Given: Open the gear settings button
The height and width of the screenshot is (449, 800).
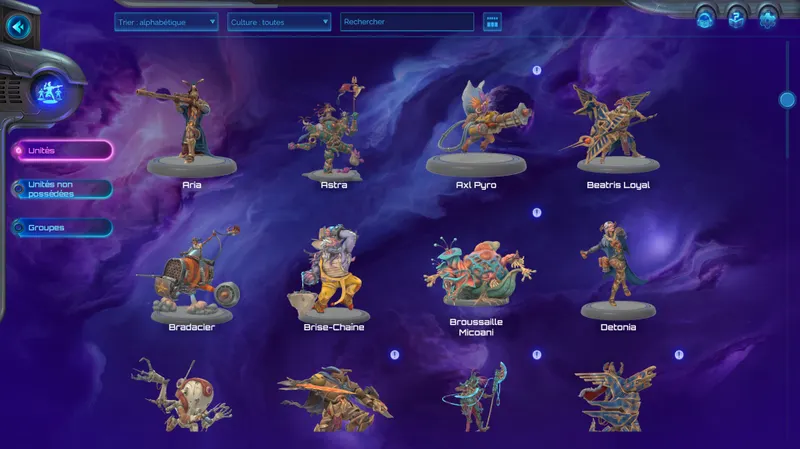Looking at the screenshot, I should (767, 17).
